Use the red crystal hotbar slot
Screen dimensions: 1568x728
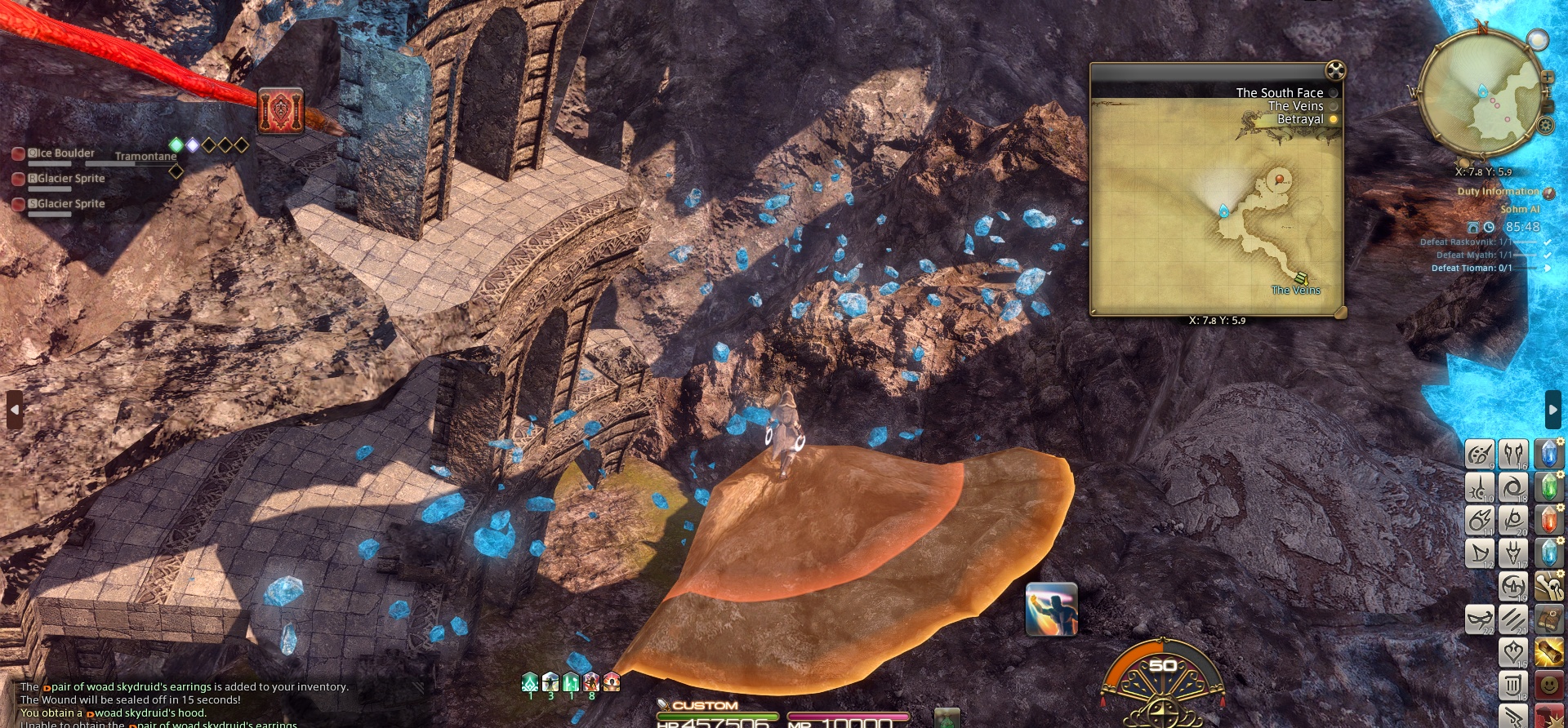(x=1548, y=520)
